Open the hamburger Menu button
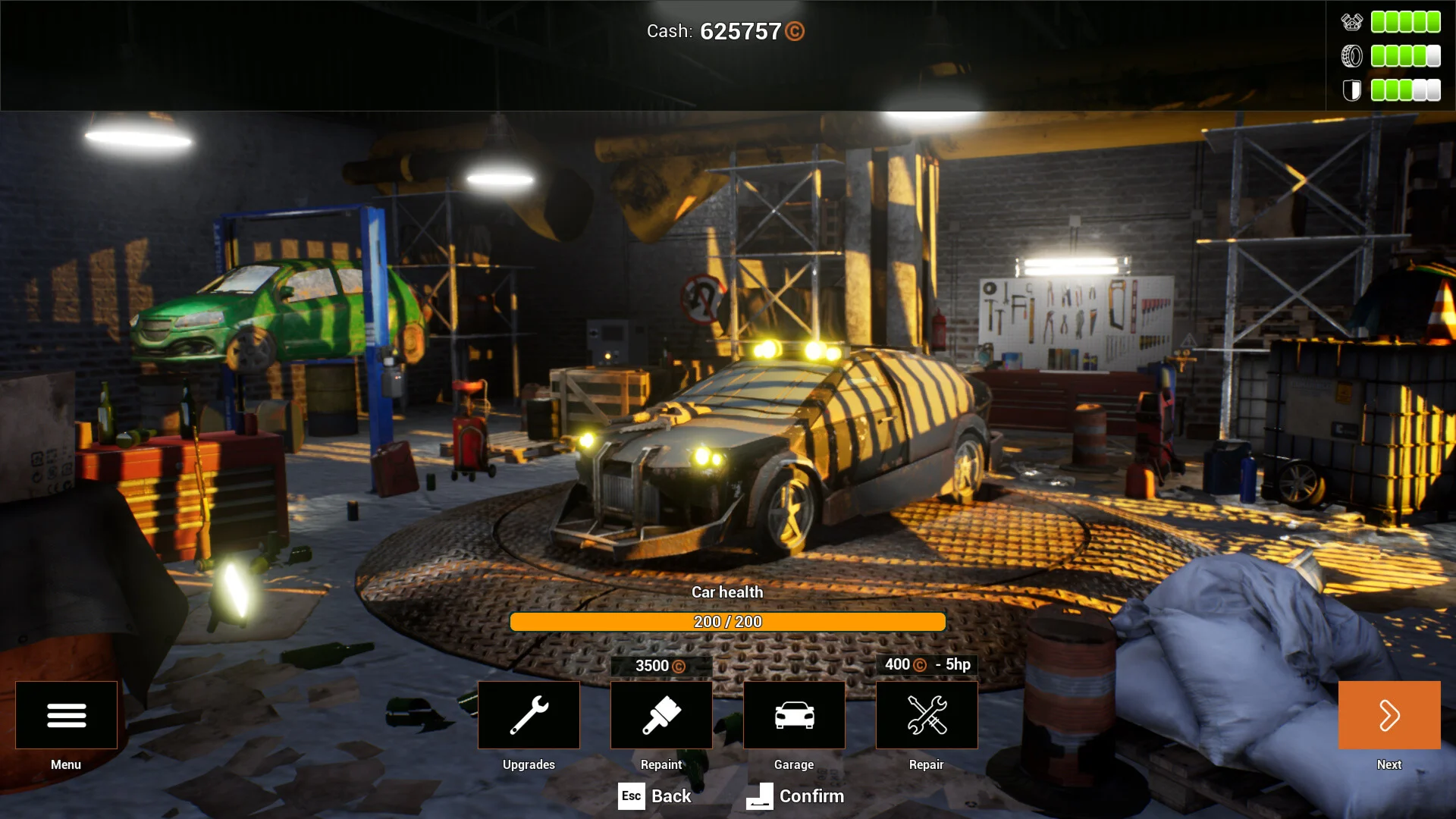 [x=66, y=715]
